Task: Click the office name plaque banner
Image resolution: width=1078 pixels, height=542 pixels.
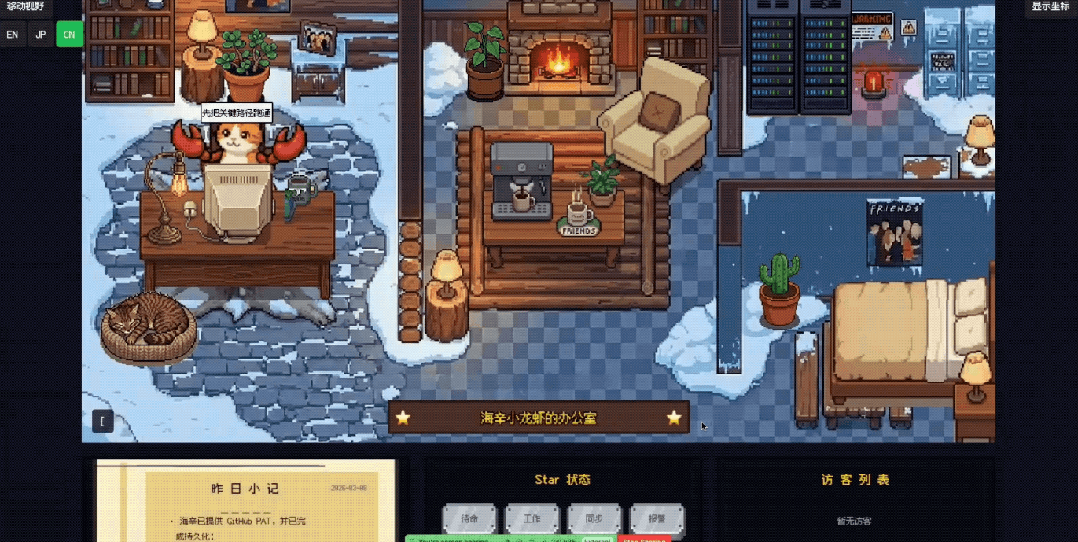Action: [538, 418]
